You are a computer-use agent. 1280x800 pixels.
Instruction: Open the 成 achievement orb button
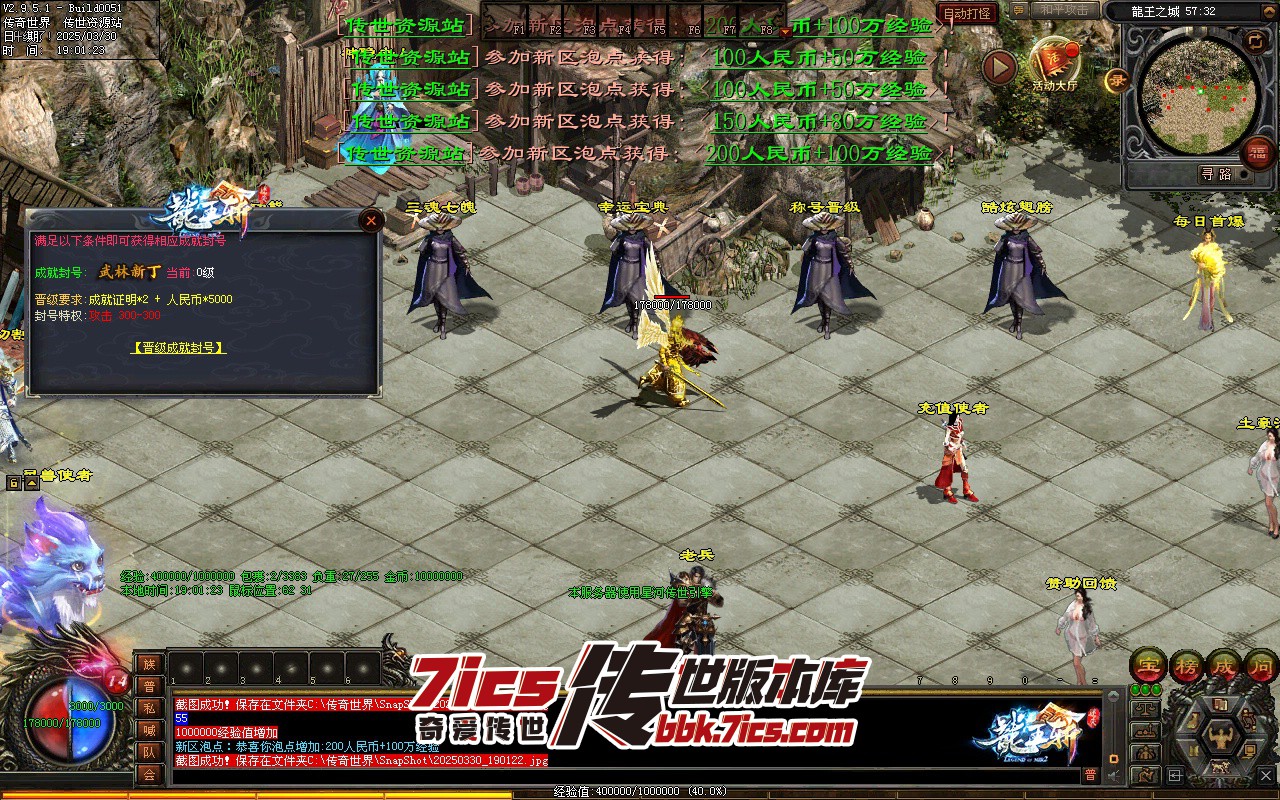[x=1225, y=664]
